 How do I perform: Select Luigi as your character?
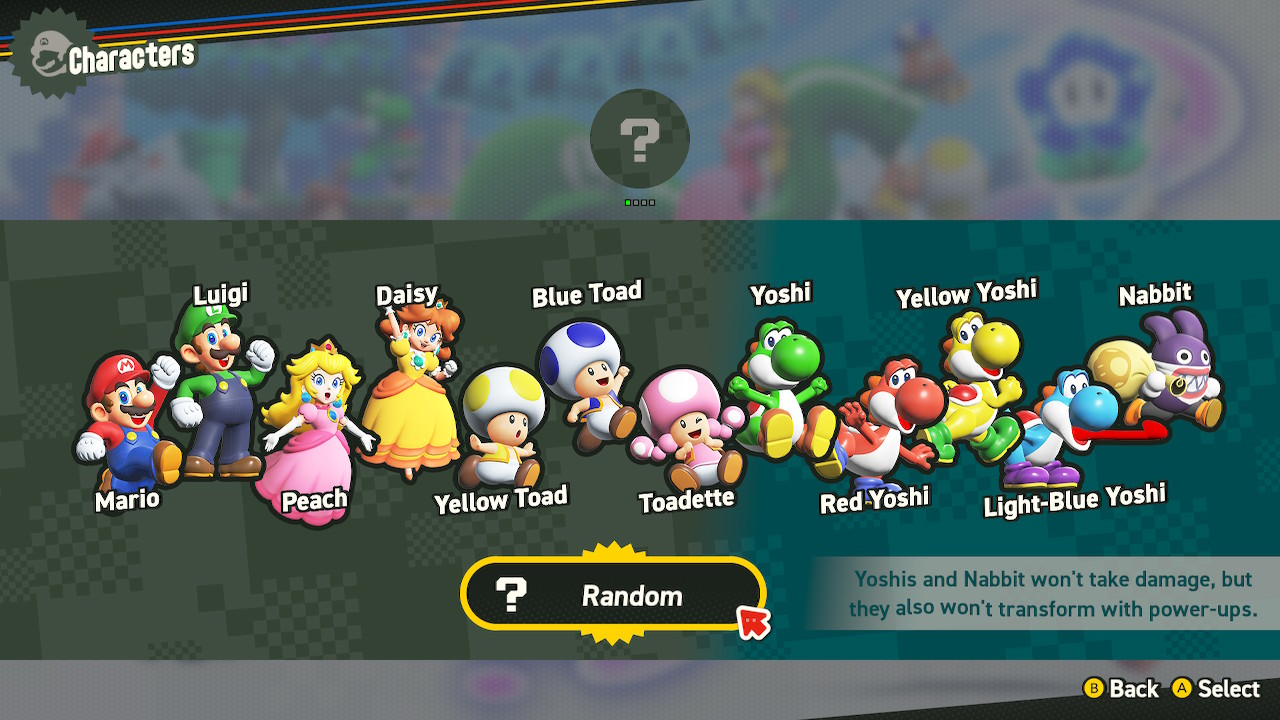220,390
